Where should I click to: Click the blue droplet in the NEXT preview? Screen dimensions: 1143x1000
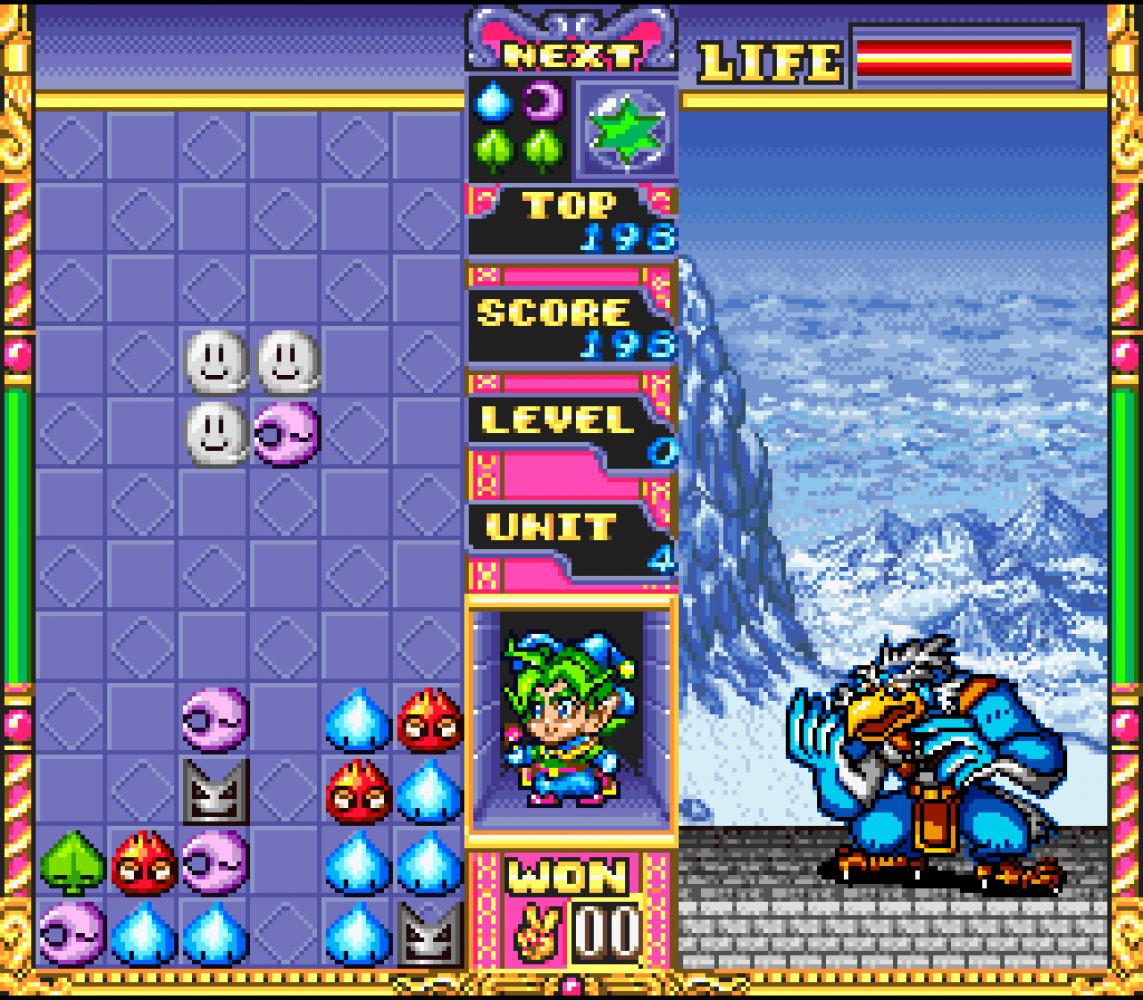(494, 101)
